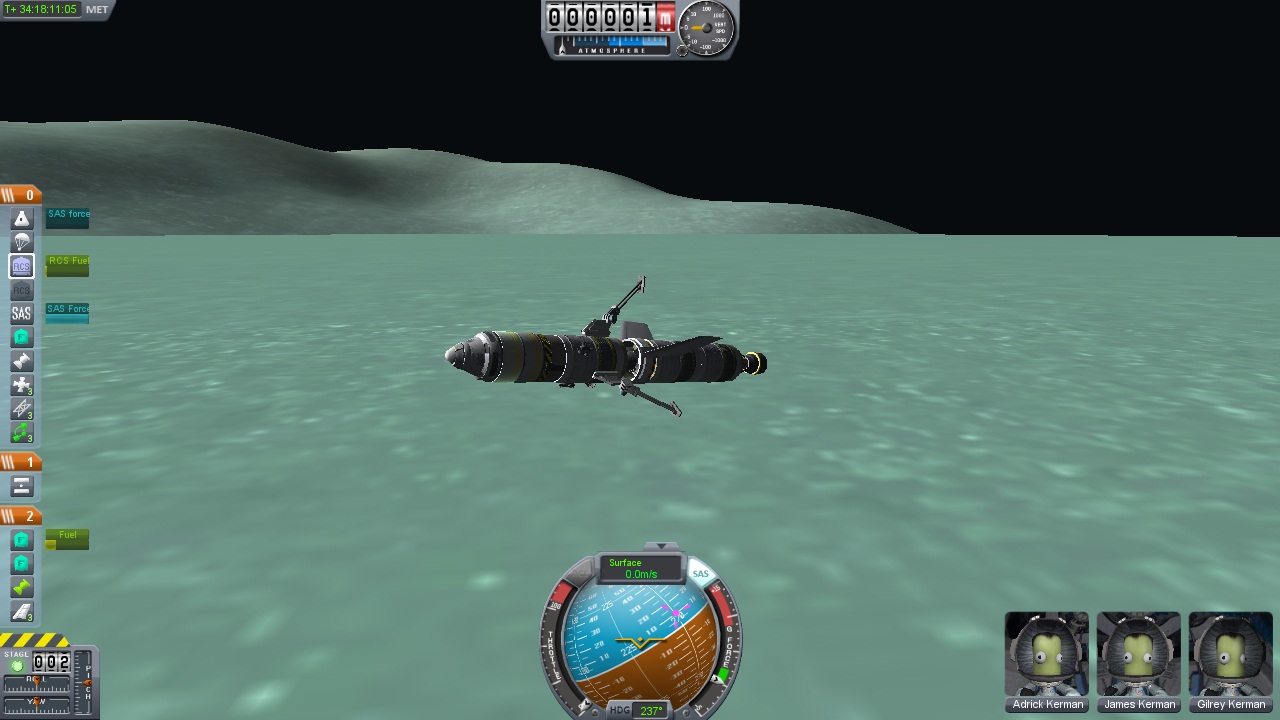Image resolution: width=1280 pixels, height=720 pixels.
Task: Select the command pod icon in stage 0
Action: [21, 218]
